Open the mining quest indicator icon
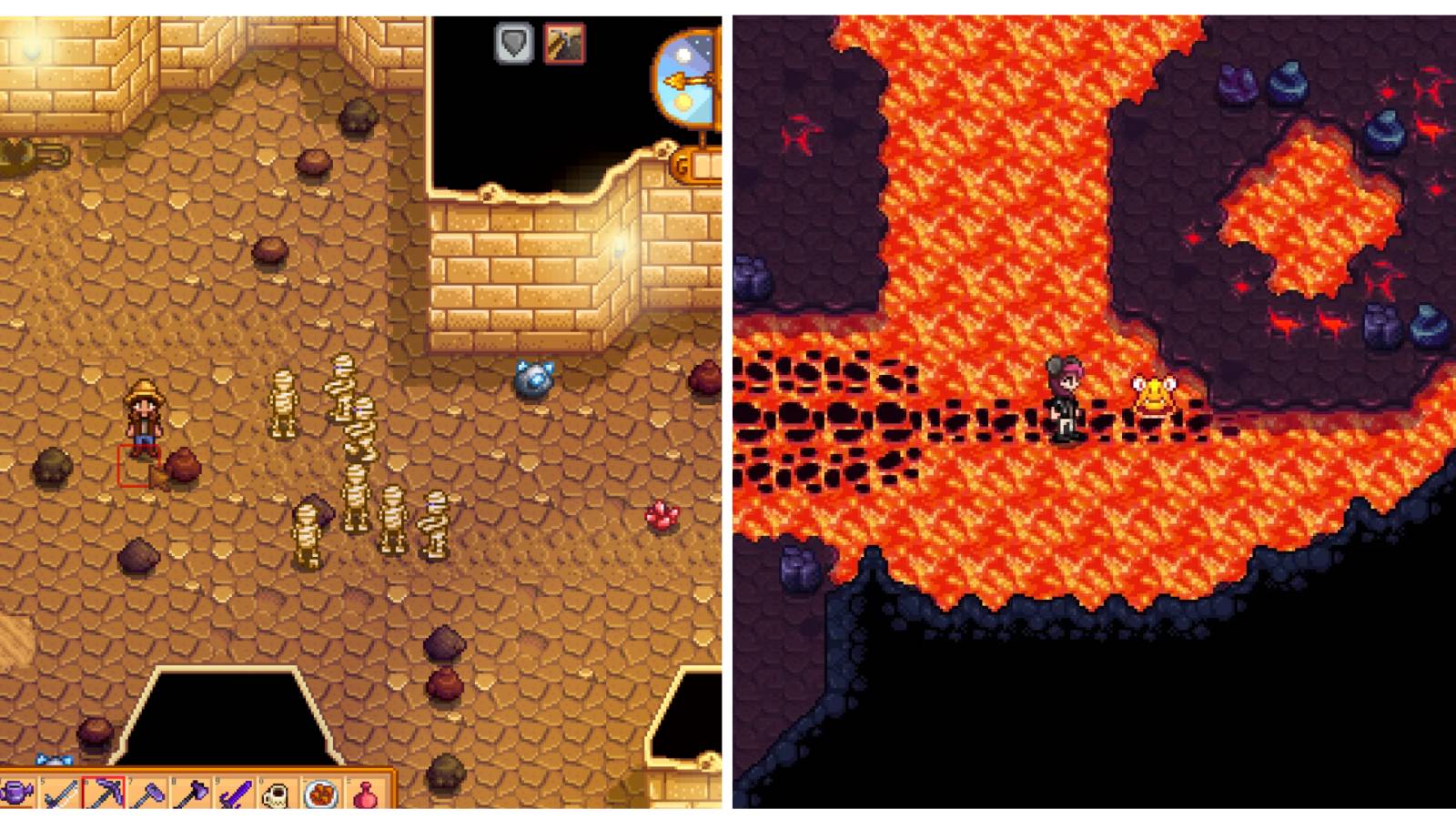This screenshot has width=1456, height=819. click(564, 44)
